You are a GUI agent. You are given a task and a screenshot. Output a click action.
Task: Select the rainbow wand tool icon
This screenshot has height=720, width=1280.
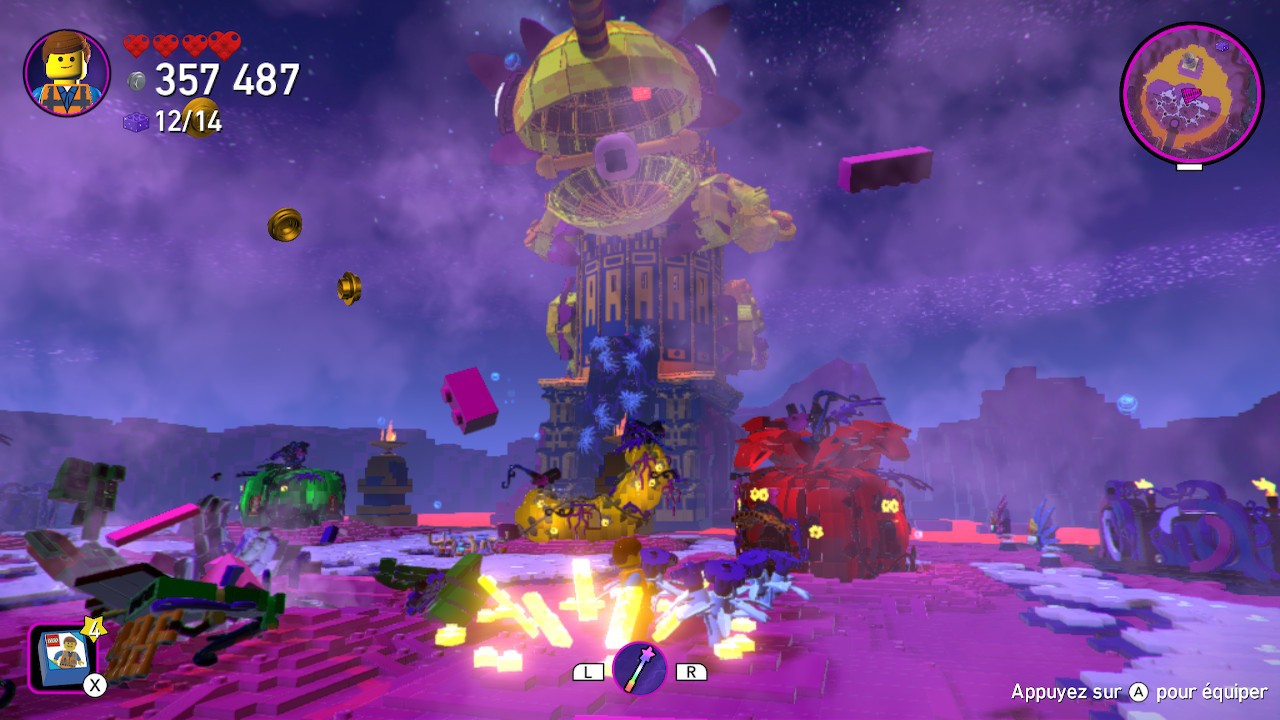click(x=639, y=668)
